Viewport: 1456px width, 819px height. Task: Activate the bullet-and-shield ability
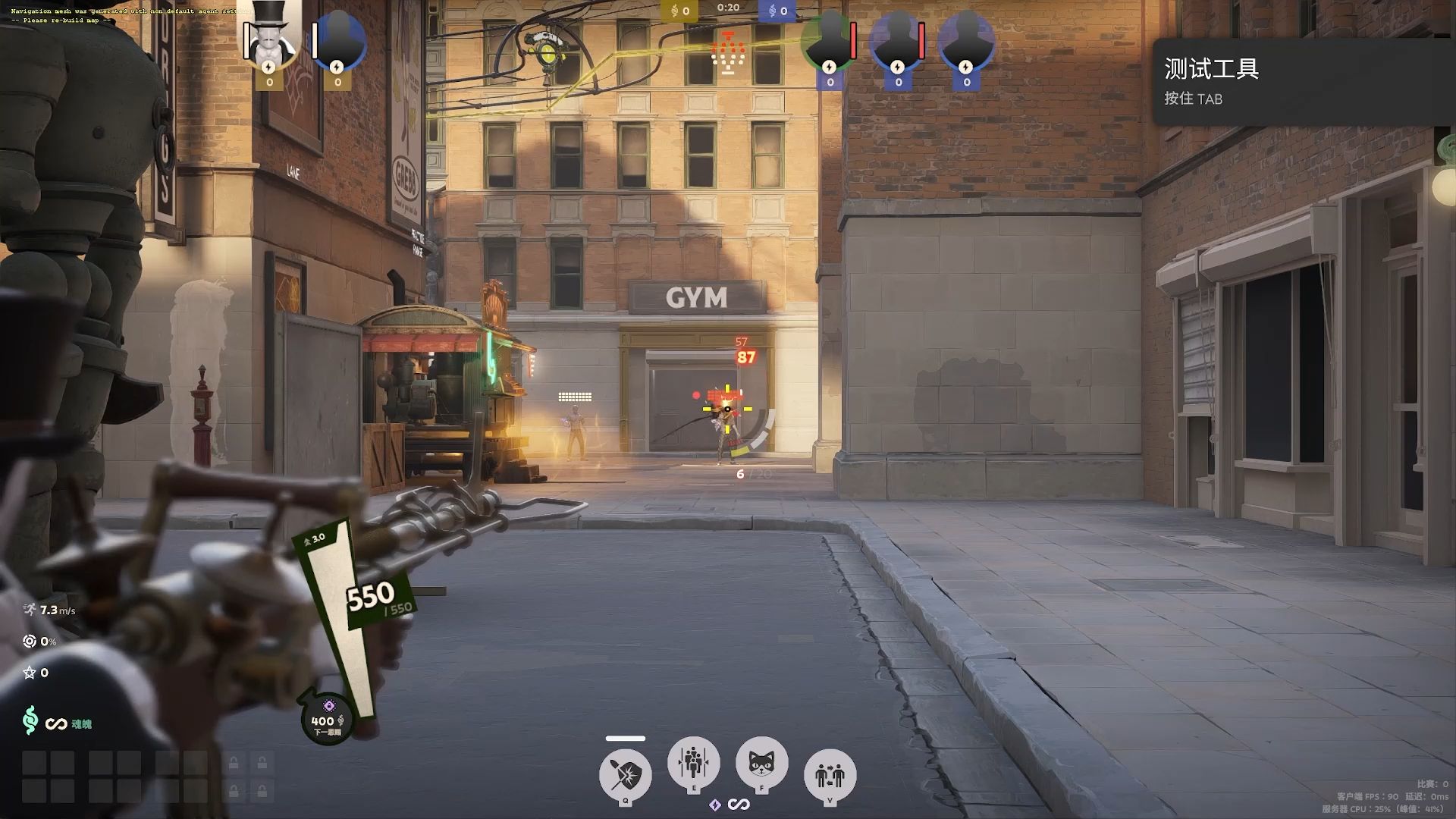[626, 775]
